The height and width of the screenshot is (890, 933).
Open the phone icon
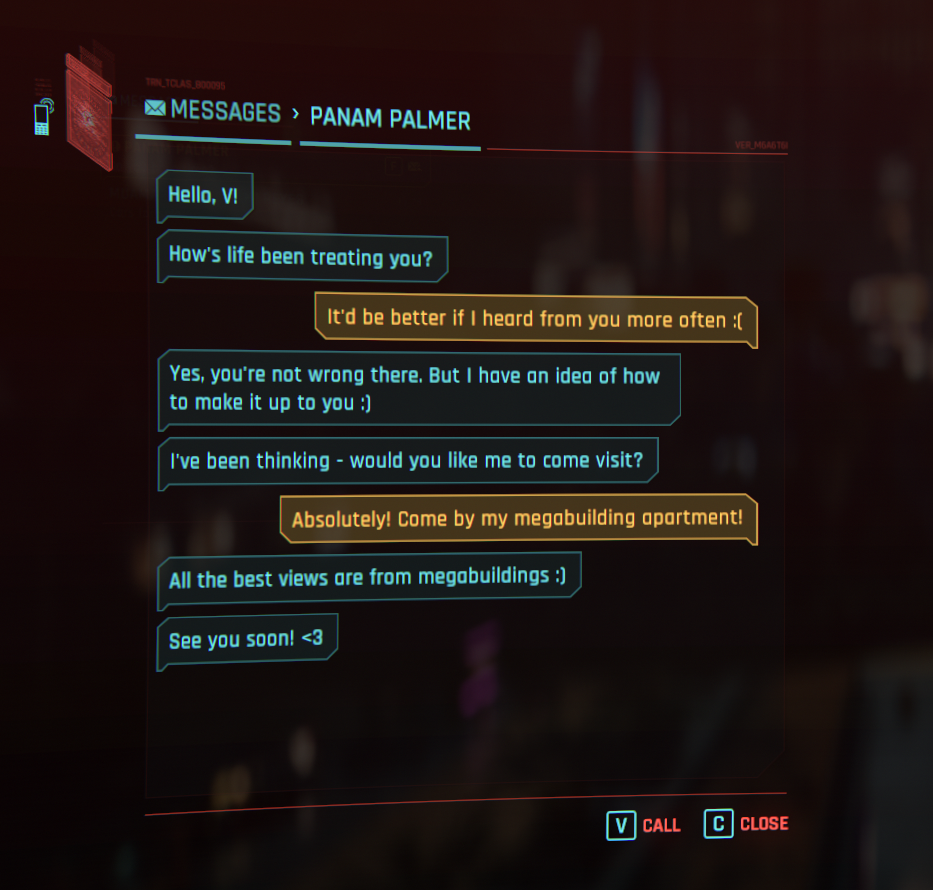(x=42, y=117)
